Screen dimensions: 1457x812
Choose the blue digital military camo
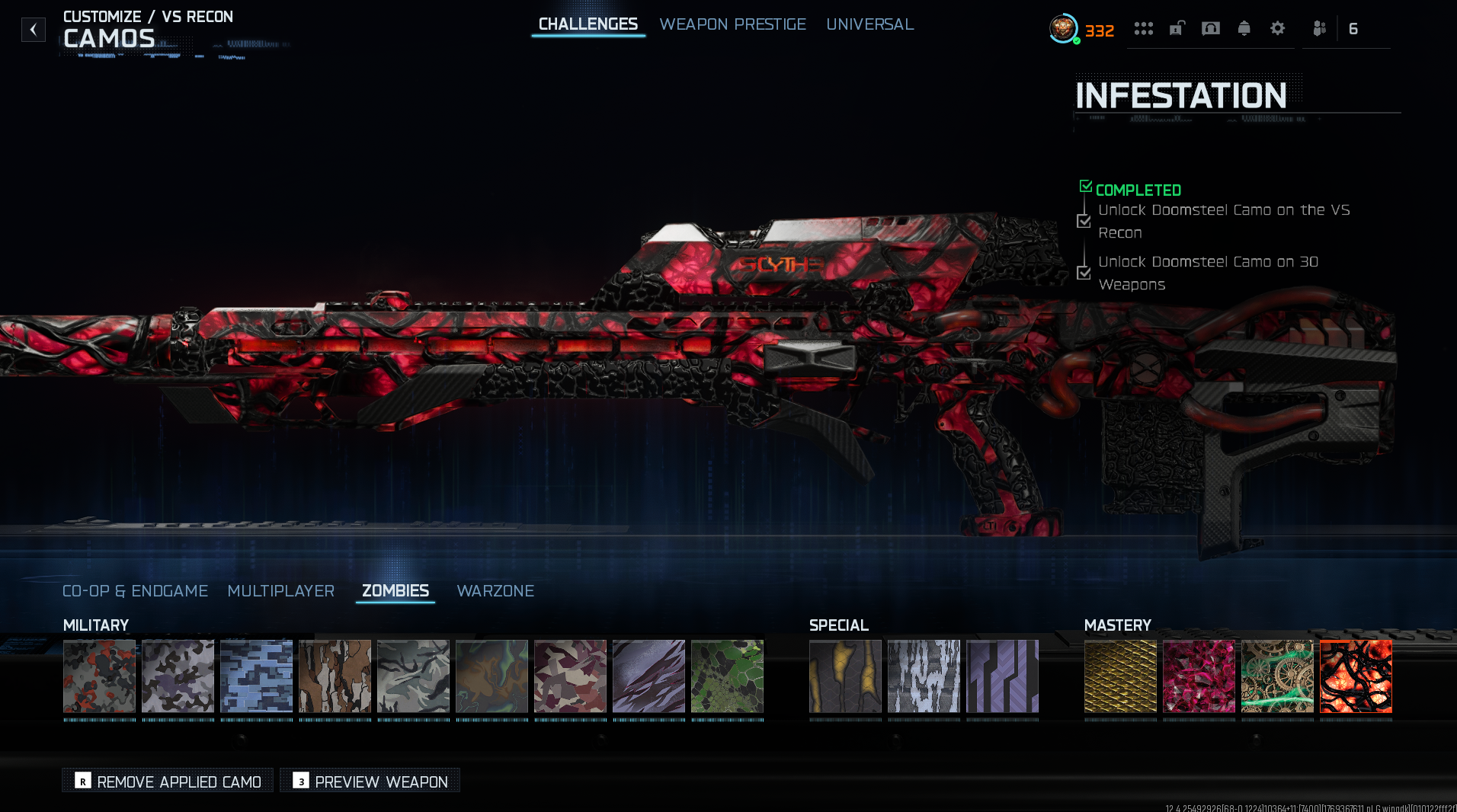tap(256, 676)
